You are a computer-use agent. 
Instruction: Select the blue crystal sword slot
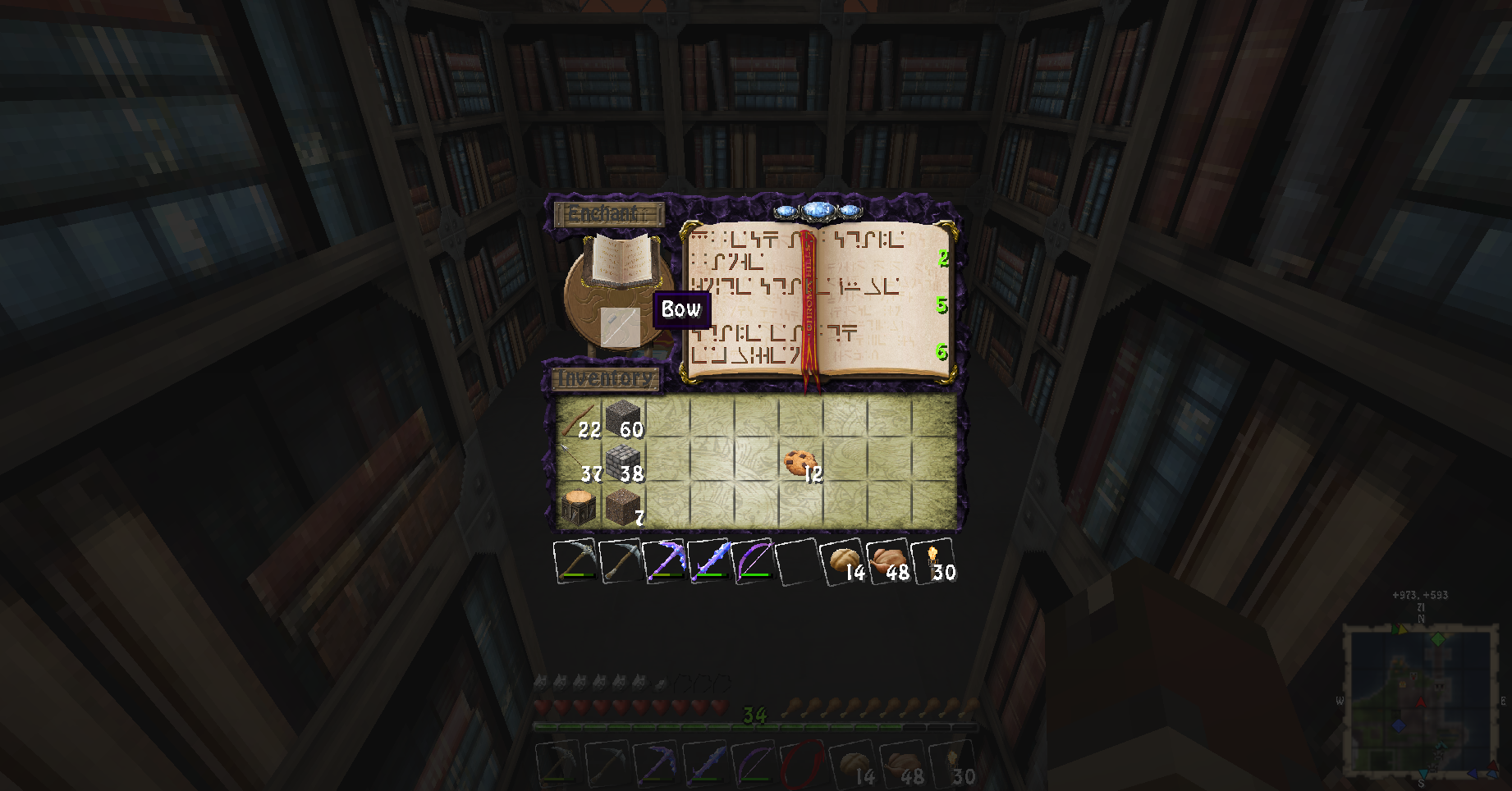[708, 561]
